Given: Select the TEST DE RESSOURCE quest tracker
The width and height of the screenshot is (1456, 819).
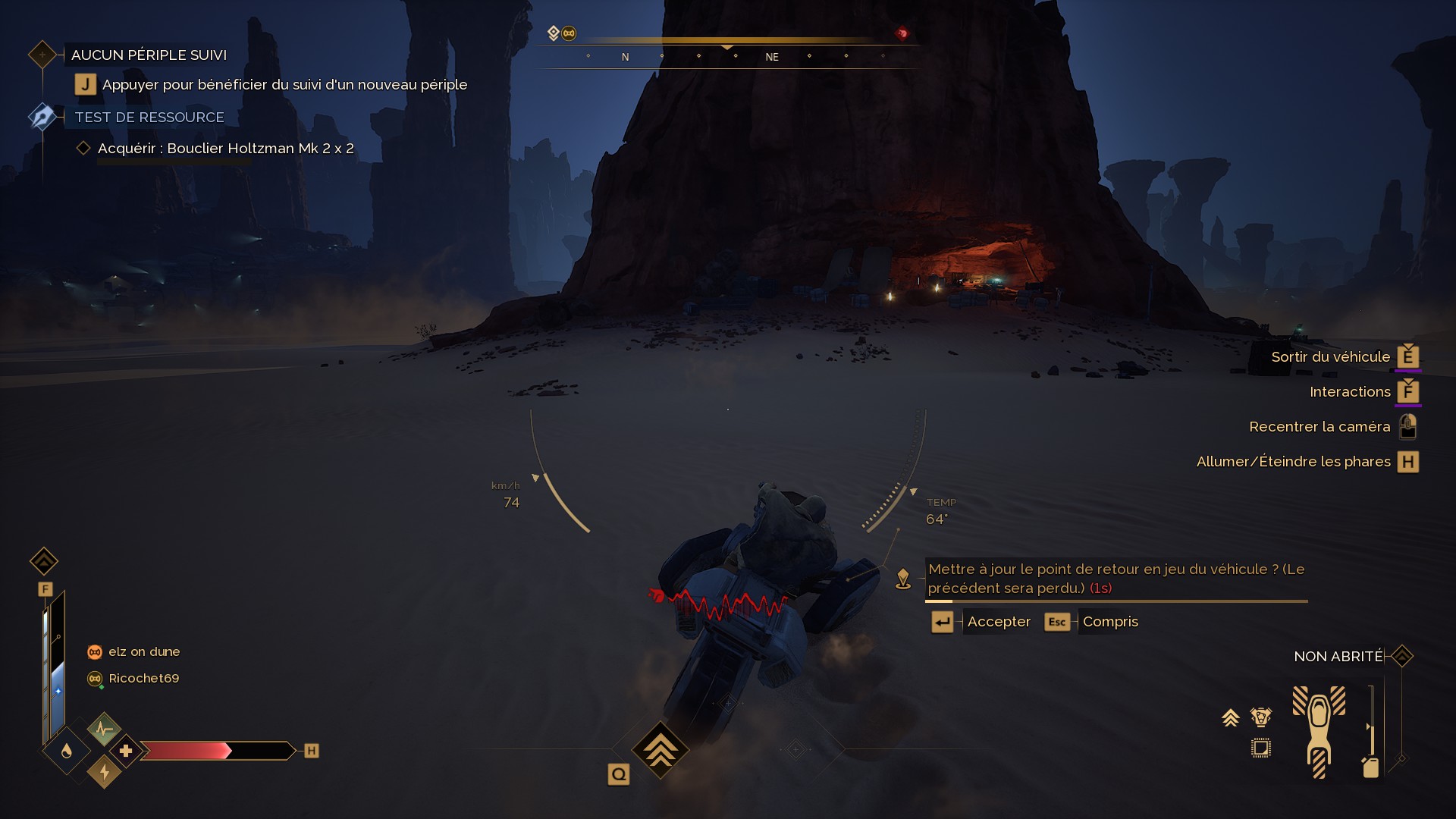Looking at the screenshot, I should point(149,118).
